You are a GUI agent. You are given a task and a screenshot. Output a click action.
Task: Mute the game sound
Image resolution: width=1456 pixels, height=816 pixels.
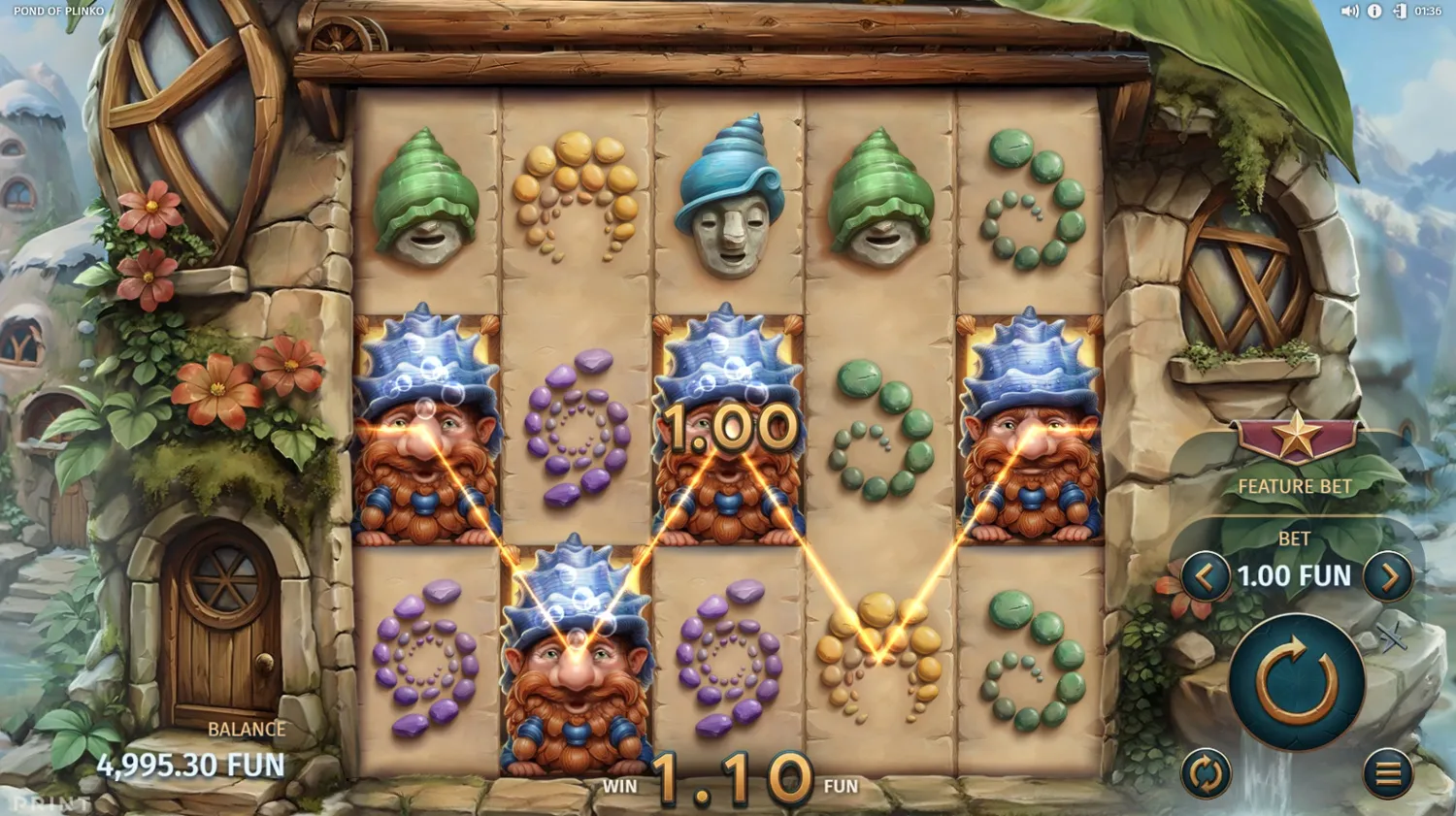coord(1350,11)
